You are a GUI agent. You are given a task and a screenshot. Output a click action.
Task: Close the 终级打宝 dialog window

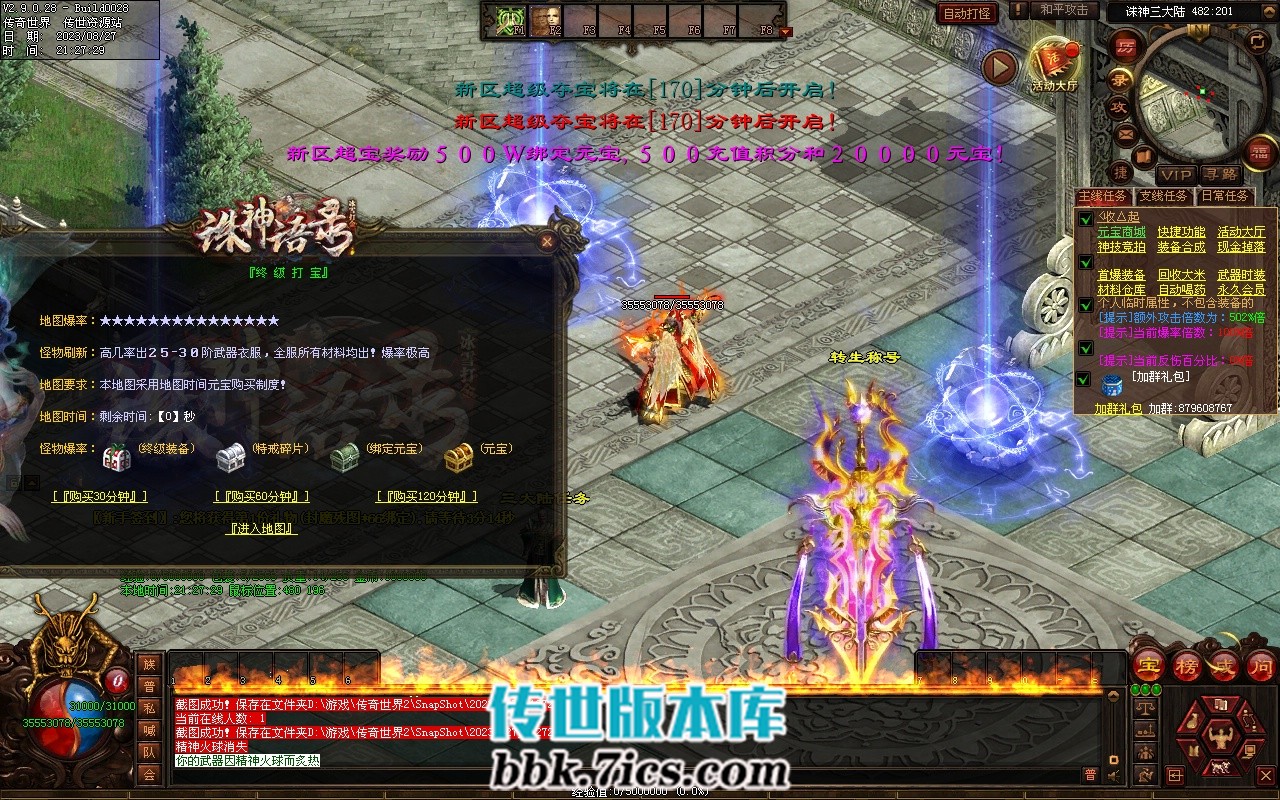point(547,241)
